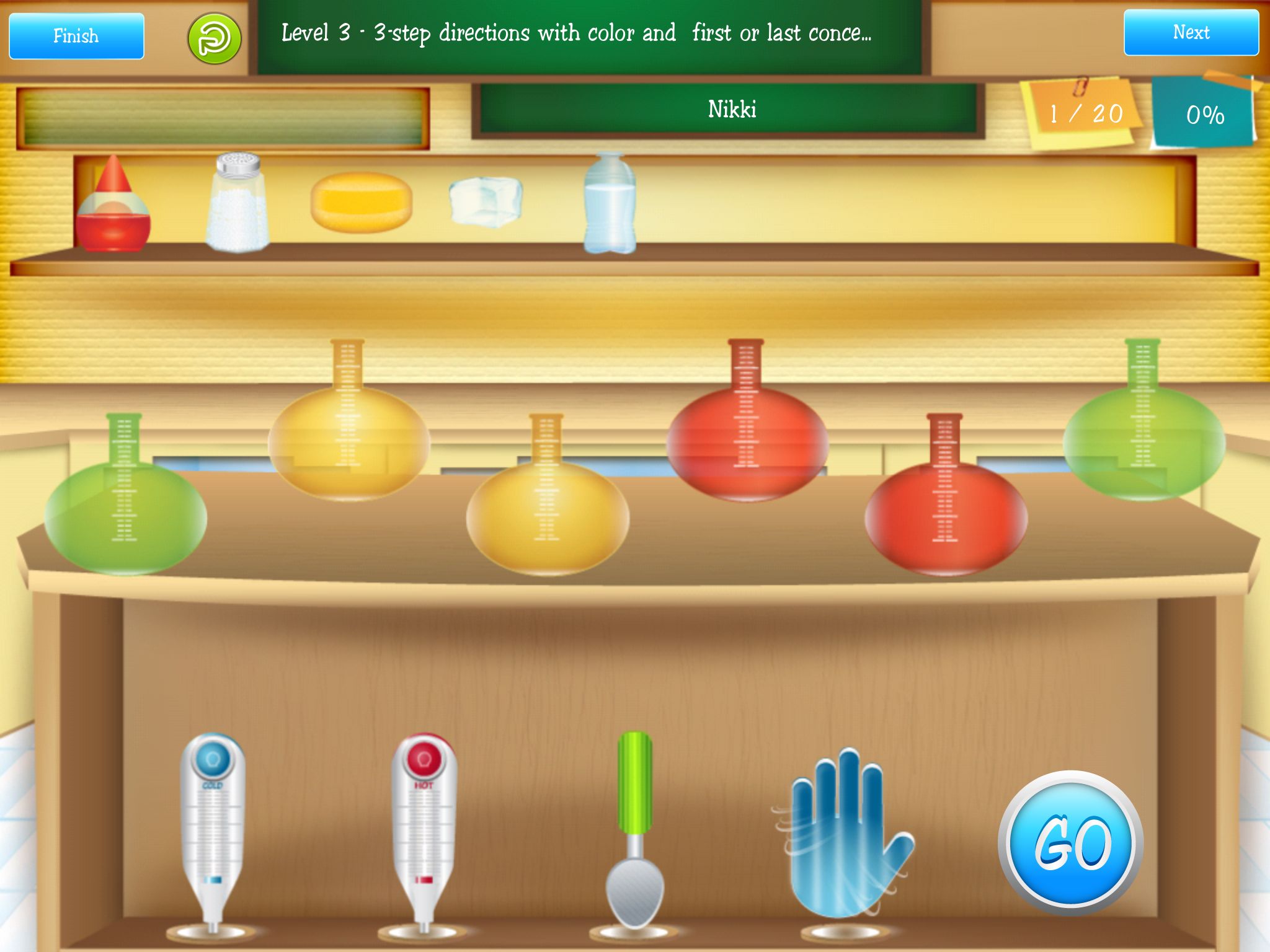Choose the yellow sponge on the shelf
Viewport: 1270px width, 952px height.
pos(362,202)
